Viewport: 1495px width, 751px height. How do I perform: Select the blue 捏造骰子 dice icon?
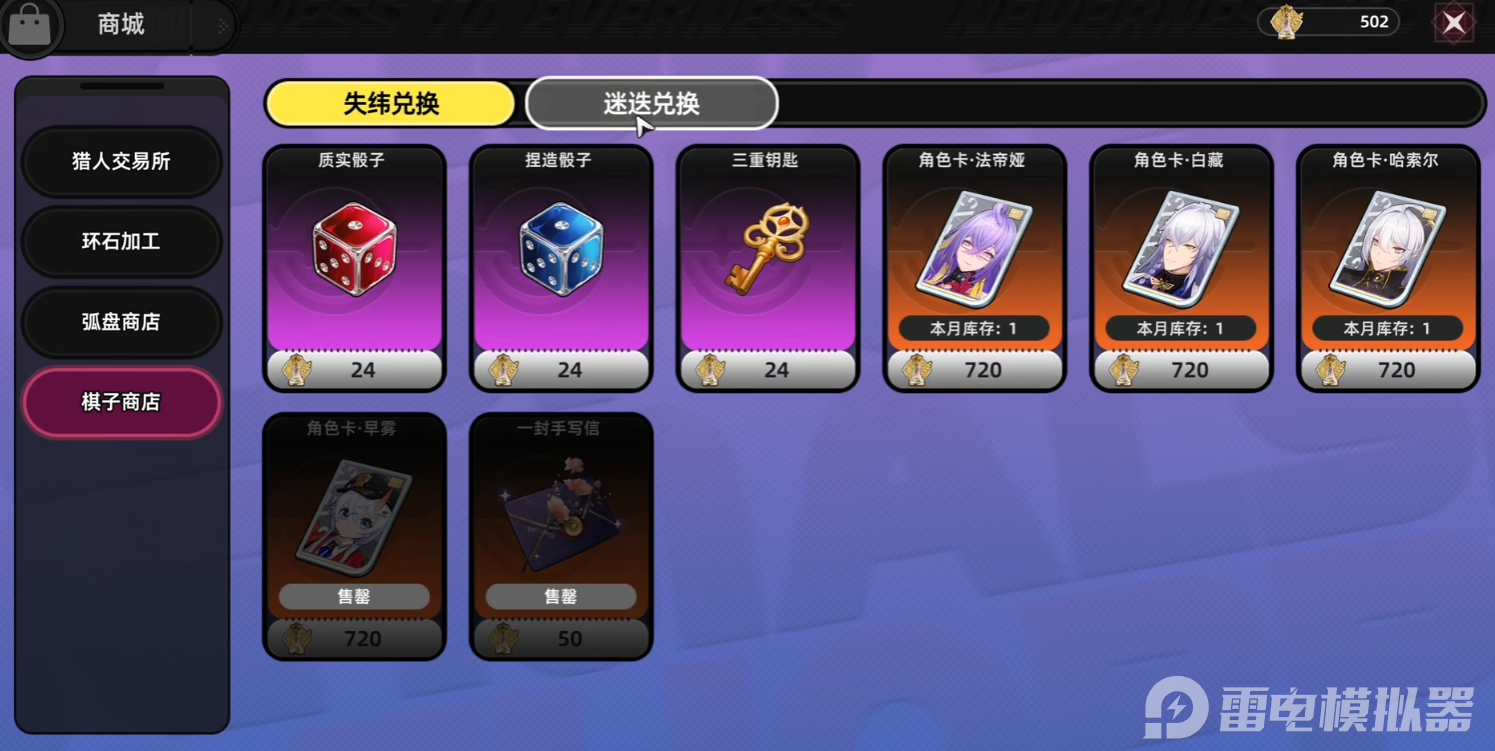tap(561, 250)
